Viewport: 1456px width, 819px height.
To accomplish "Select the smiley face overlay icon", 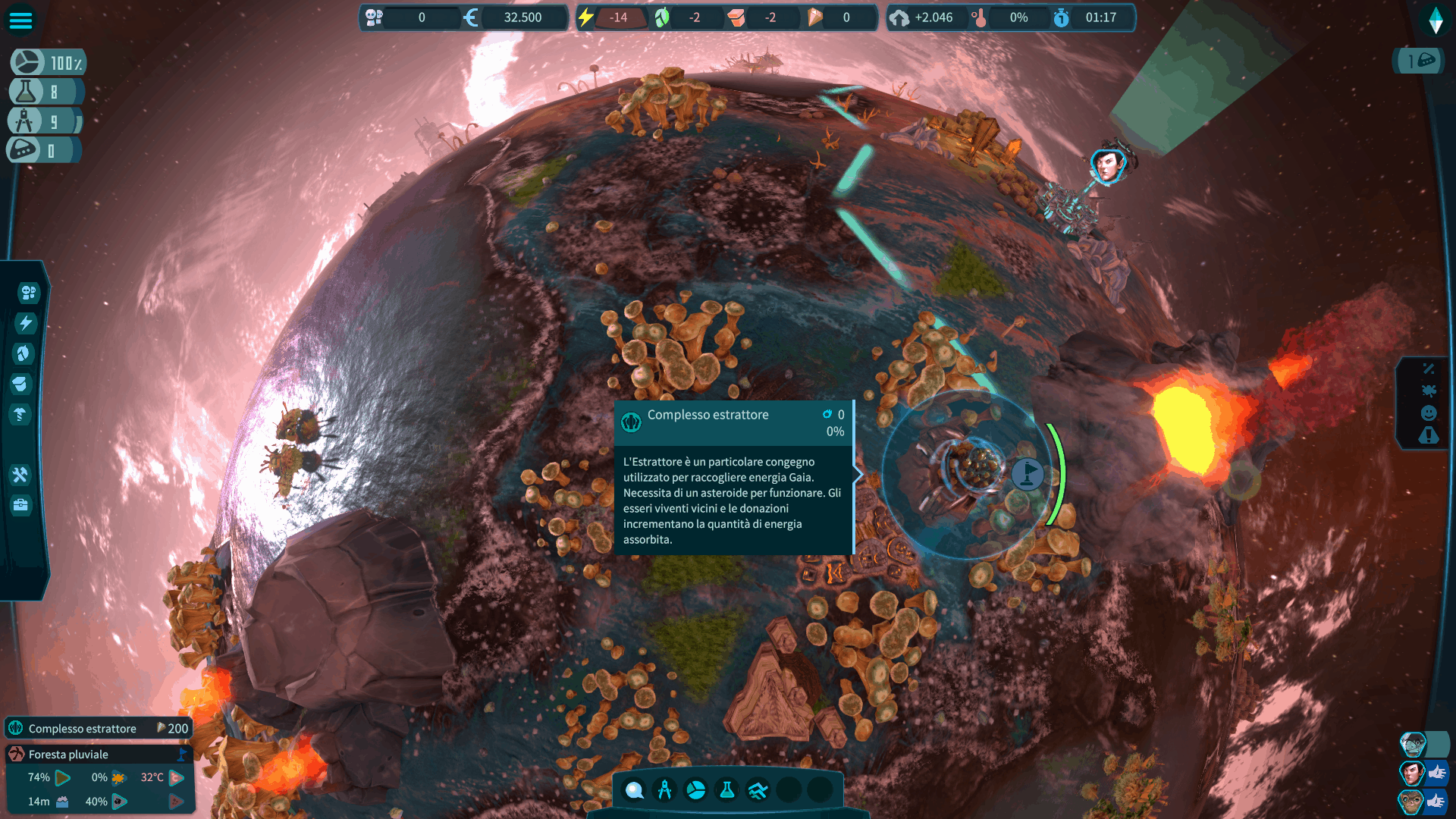I will pyautogui.click(x=1429, y=413).
